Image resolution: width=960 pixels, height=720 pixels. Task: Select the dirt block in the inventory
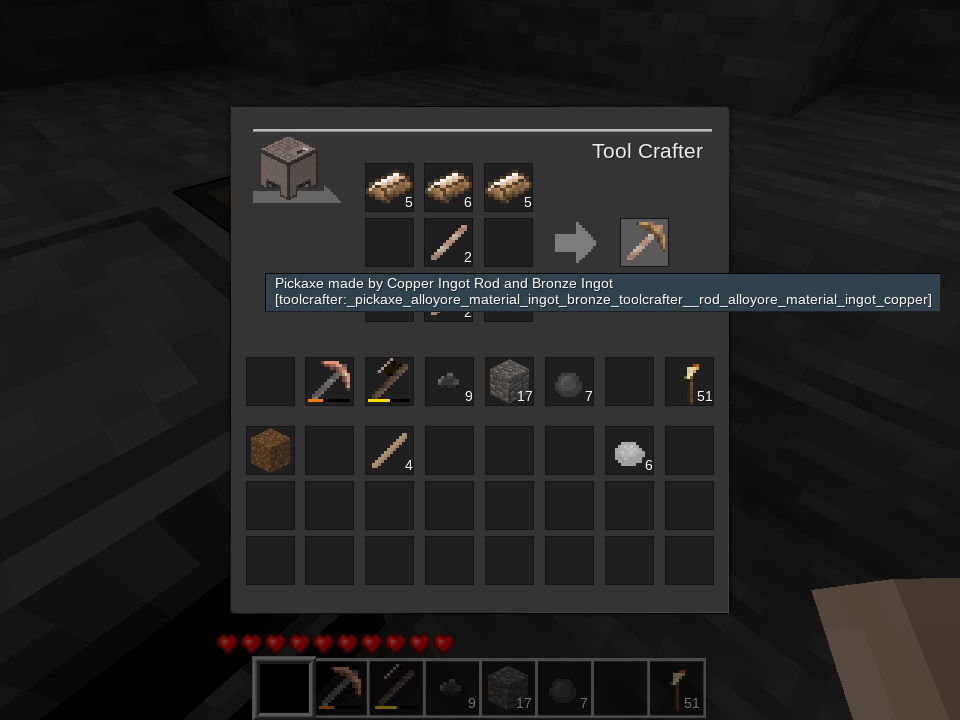pos(270,450)
